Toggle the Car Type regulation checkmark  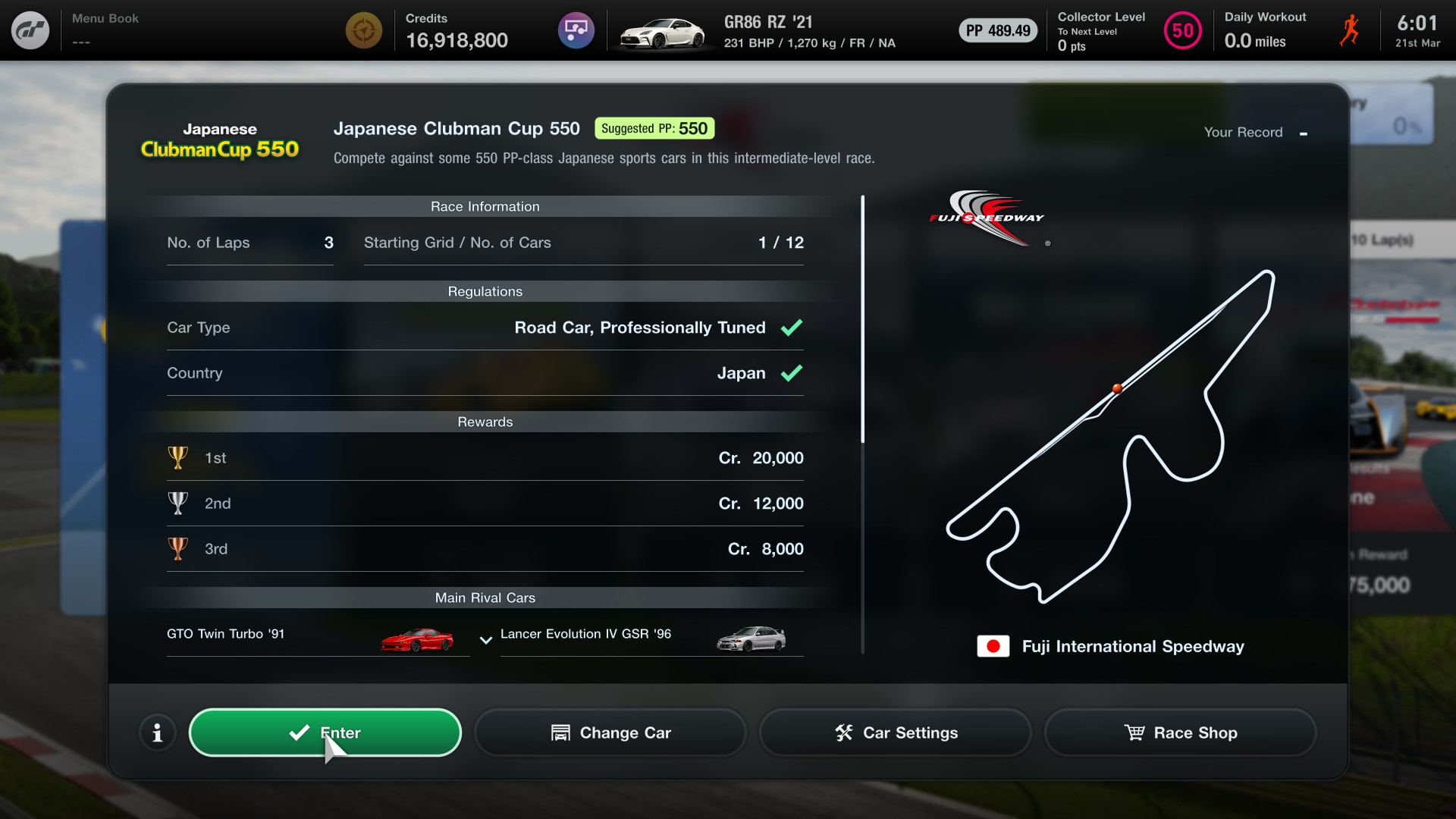[792, 328]
